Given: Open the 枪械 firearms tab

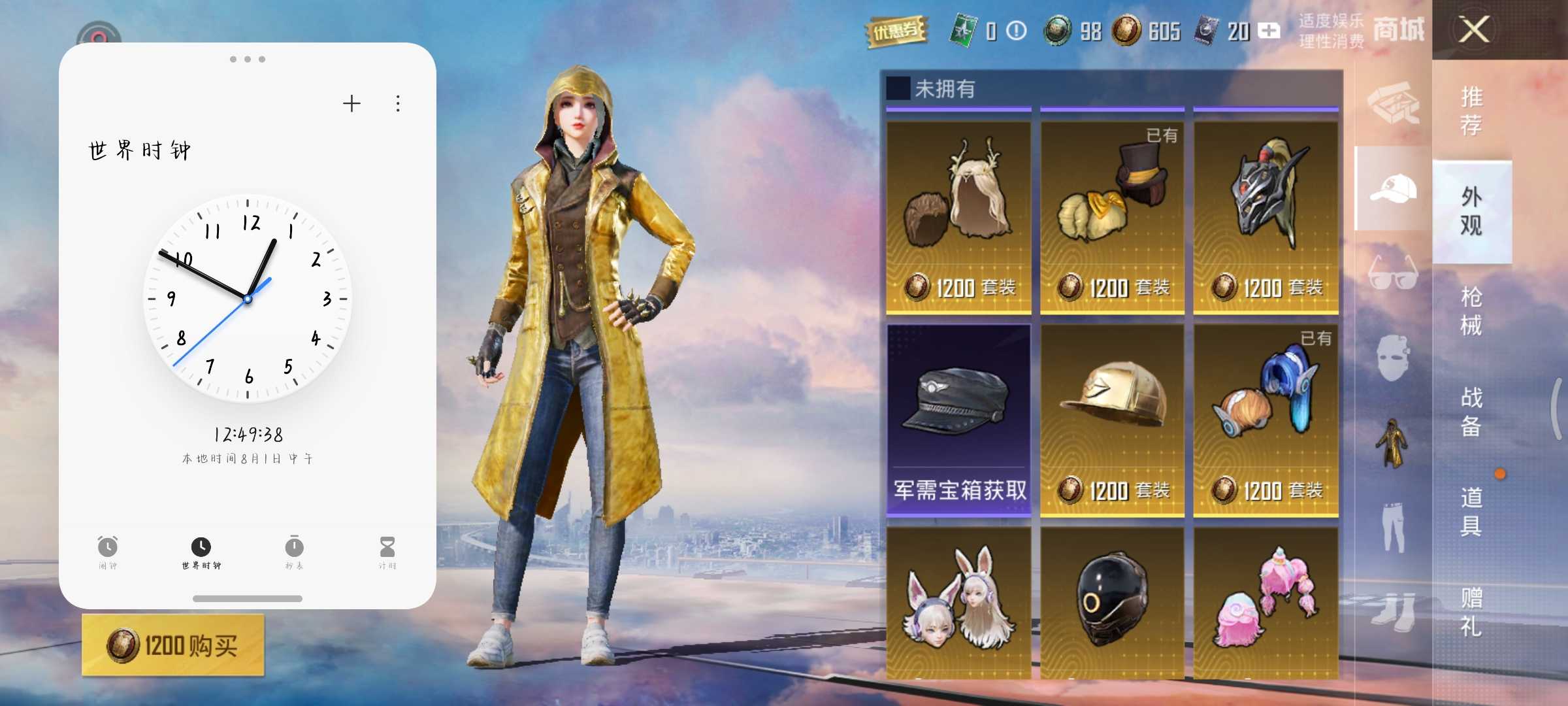Looking at the screenshot, I should pyautogui.click(x=1471, y=311).
